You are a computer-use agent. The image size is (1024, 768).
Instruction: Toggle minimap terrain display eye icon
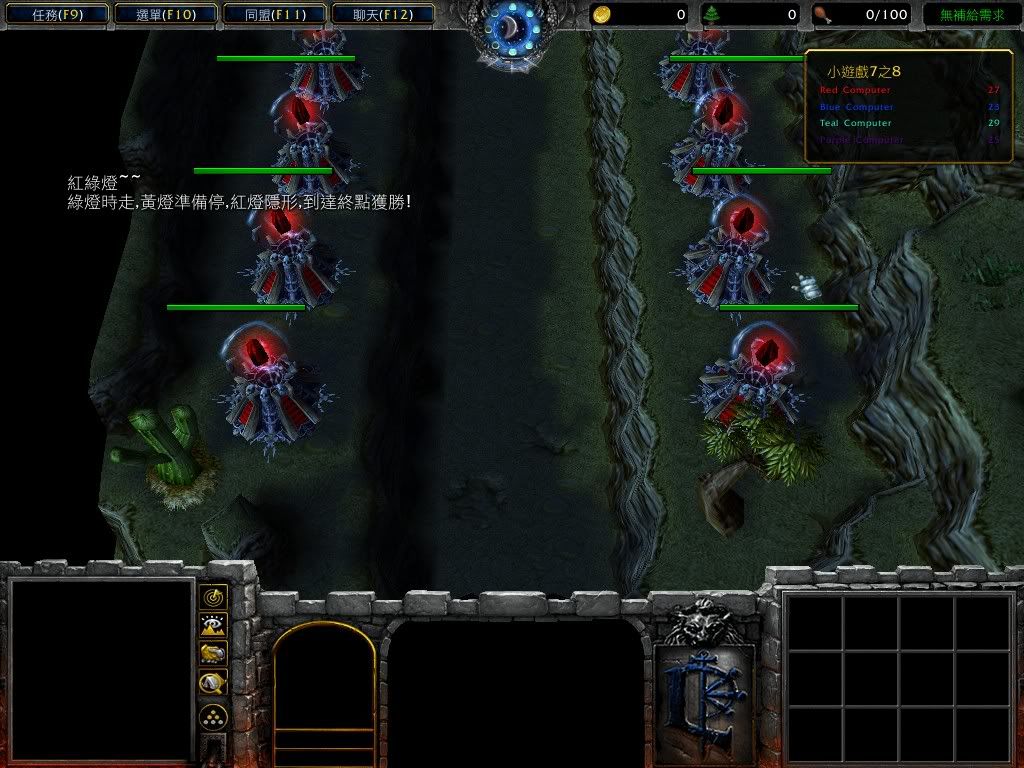213,626
